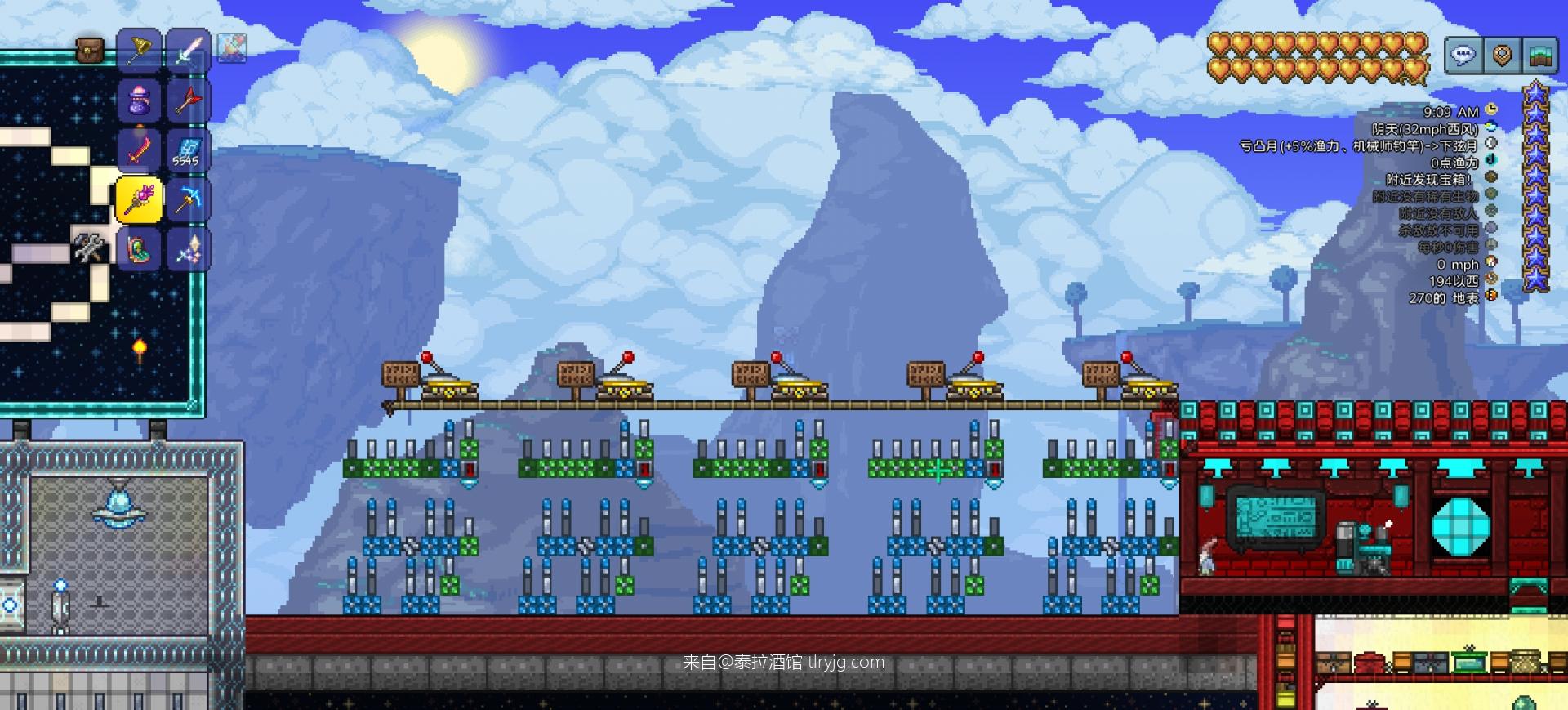Viewport: 1568px width, 710px height.
Task: Select the purple void bag slot
Action: pyautogui.click(x=140, y=100)
